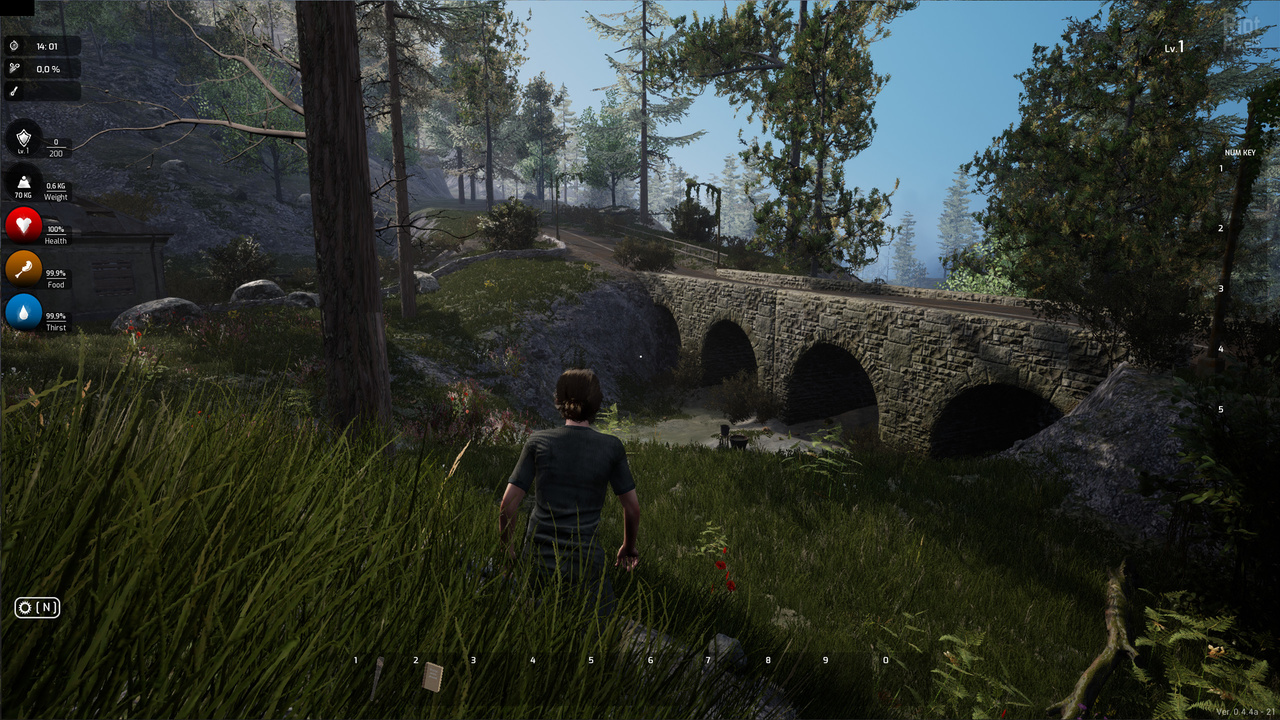Click the orange Food drumstick icon
1280x720 pixels.
click(x=22, y=271)
